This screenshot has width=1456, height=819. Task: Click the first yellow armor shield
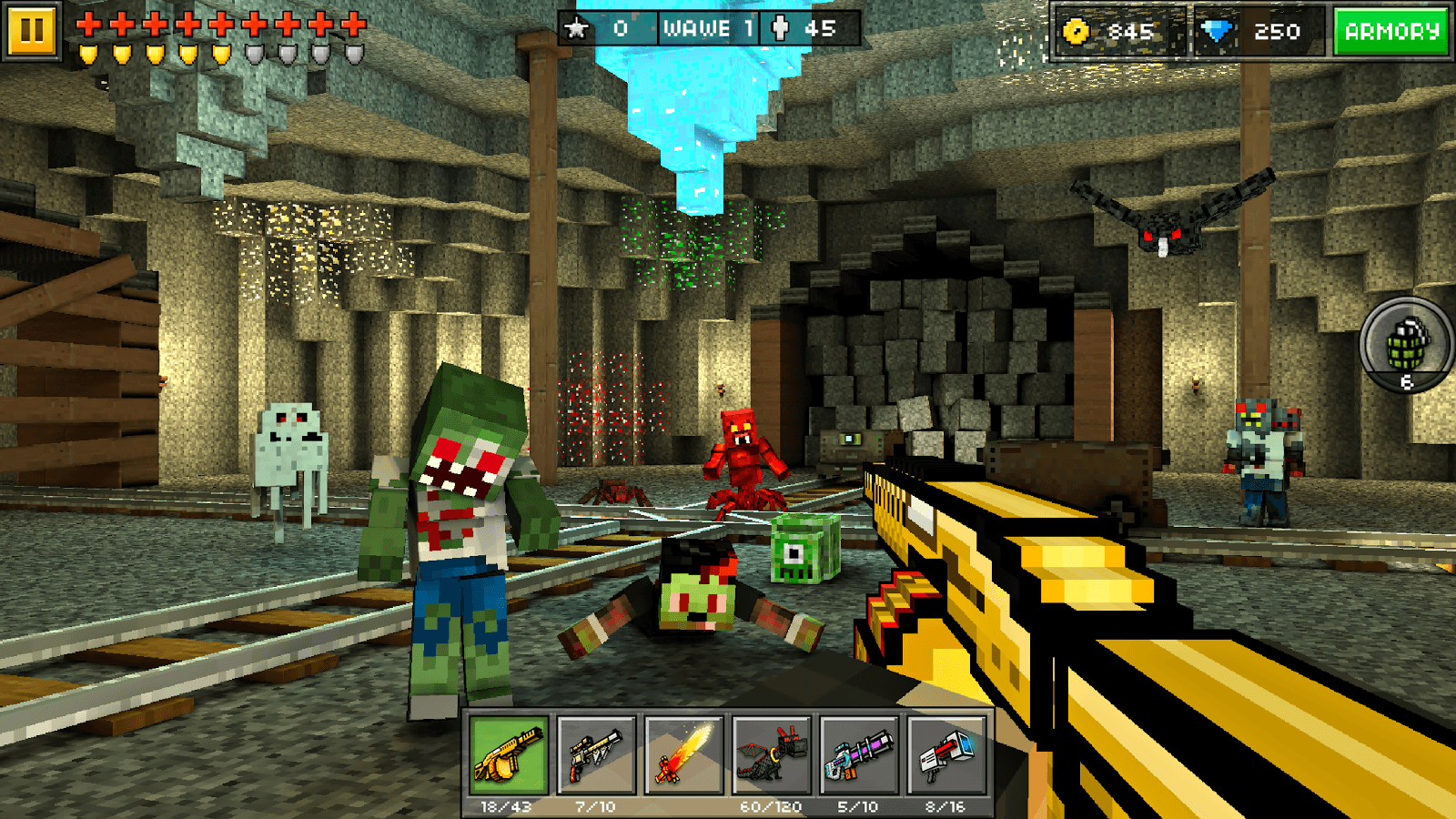88,52
